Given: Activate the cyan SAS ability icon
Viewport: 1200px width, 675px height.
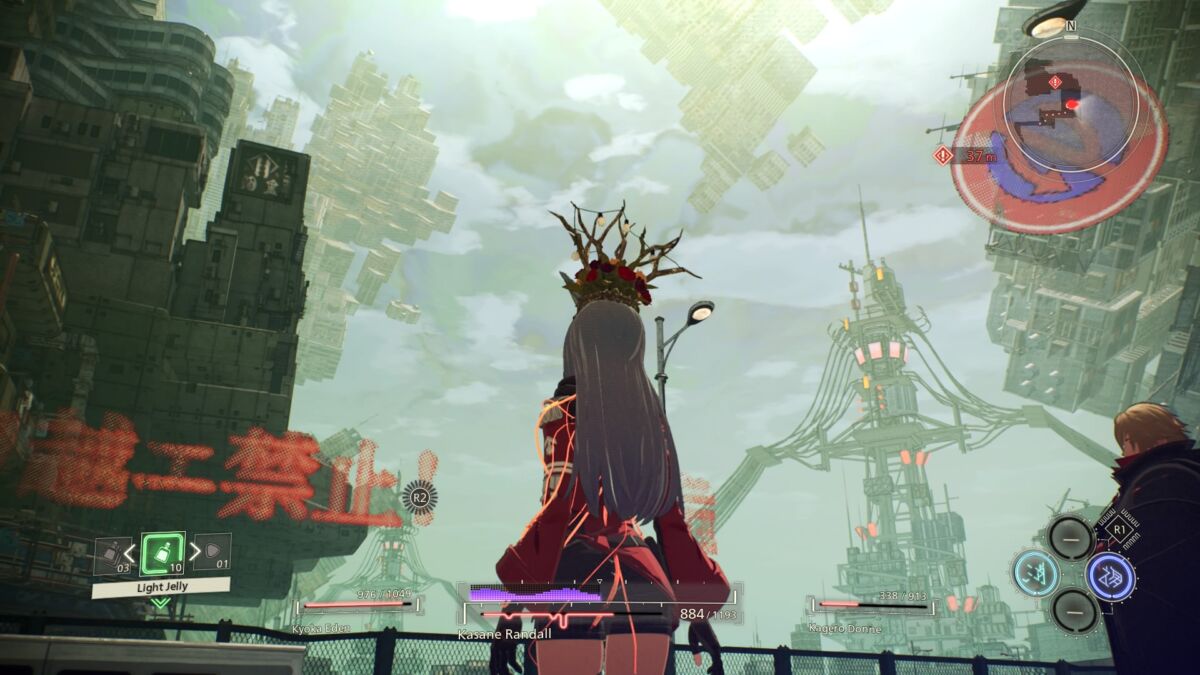Looking at the screenshot, I should [1036, 574].
